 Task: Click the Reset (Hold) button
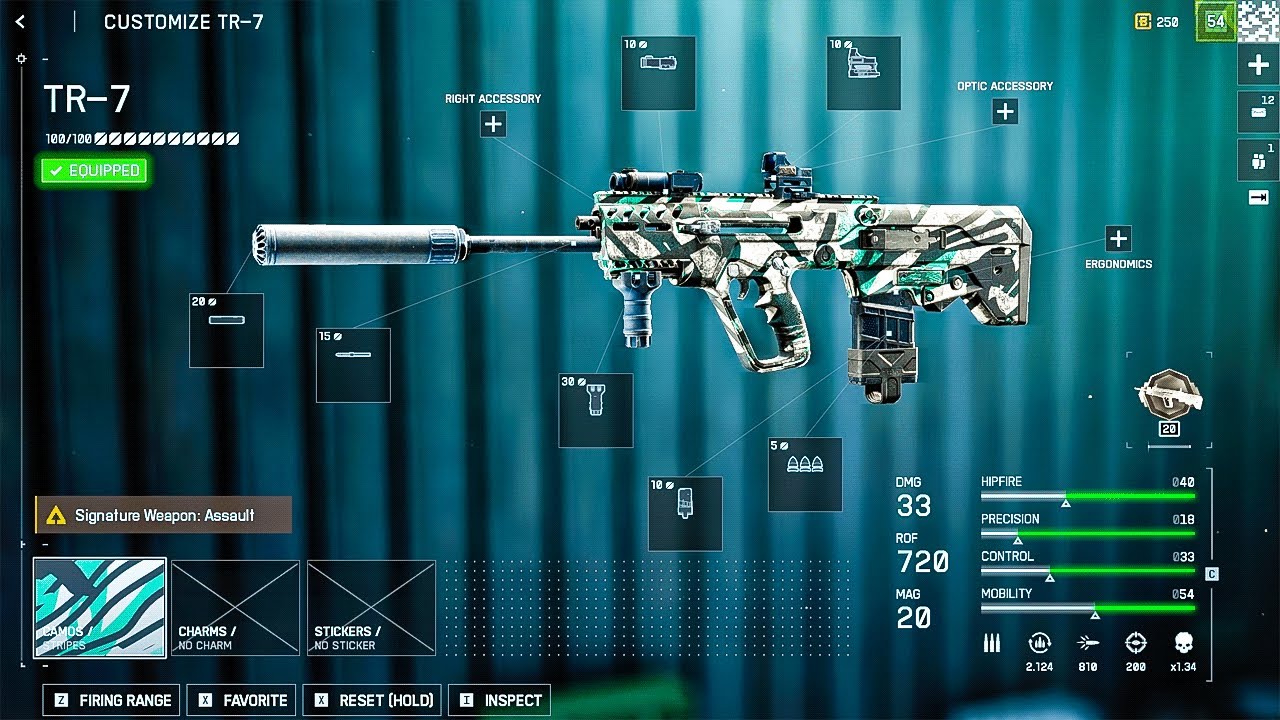pos(375,700)
